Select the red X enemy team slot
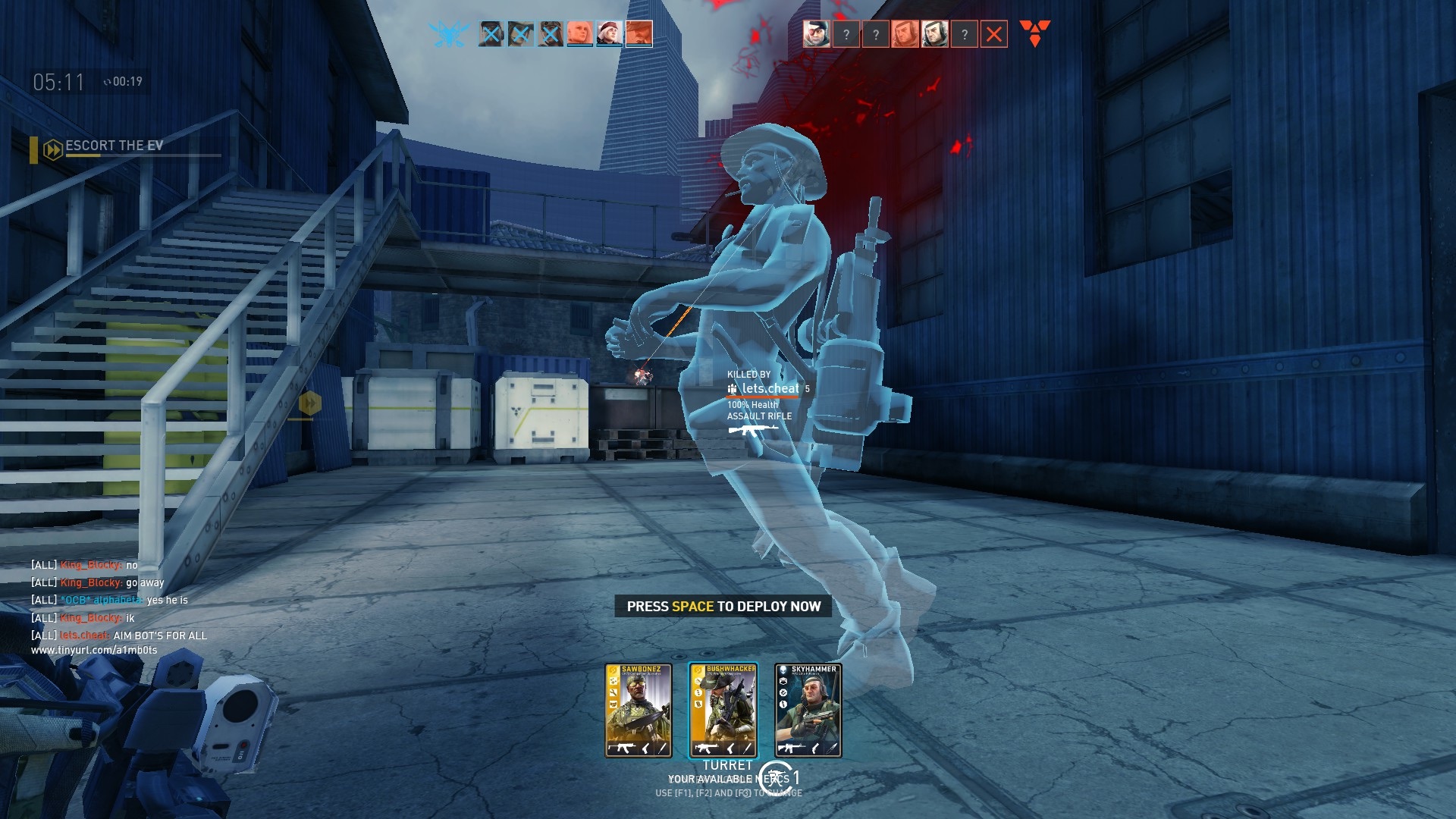 click(x=993, y=34)
